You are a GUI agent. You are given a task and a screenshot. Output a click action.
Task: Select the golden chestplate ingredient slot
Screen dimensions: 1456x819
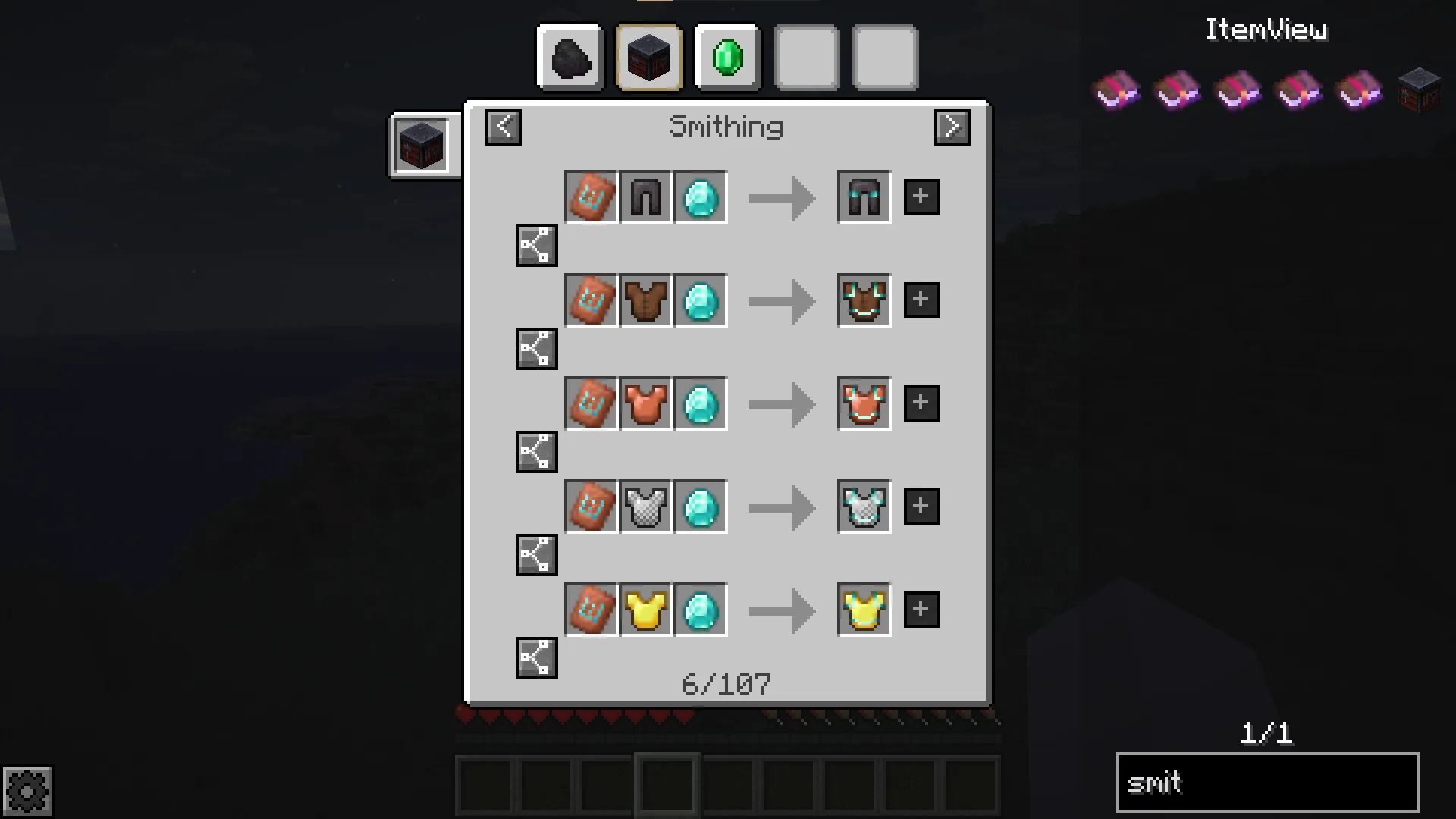646,610
